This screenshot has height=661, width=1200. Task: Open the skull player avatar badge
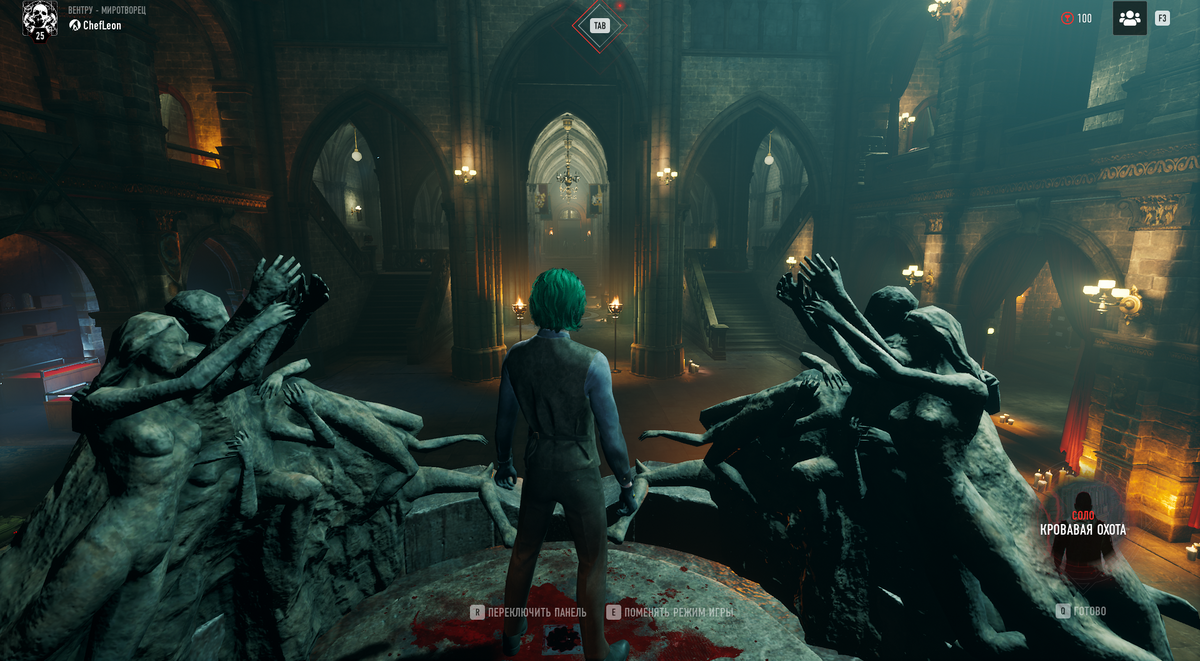40,19
